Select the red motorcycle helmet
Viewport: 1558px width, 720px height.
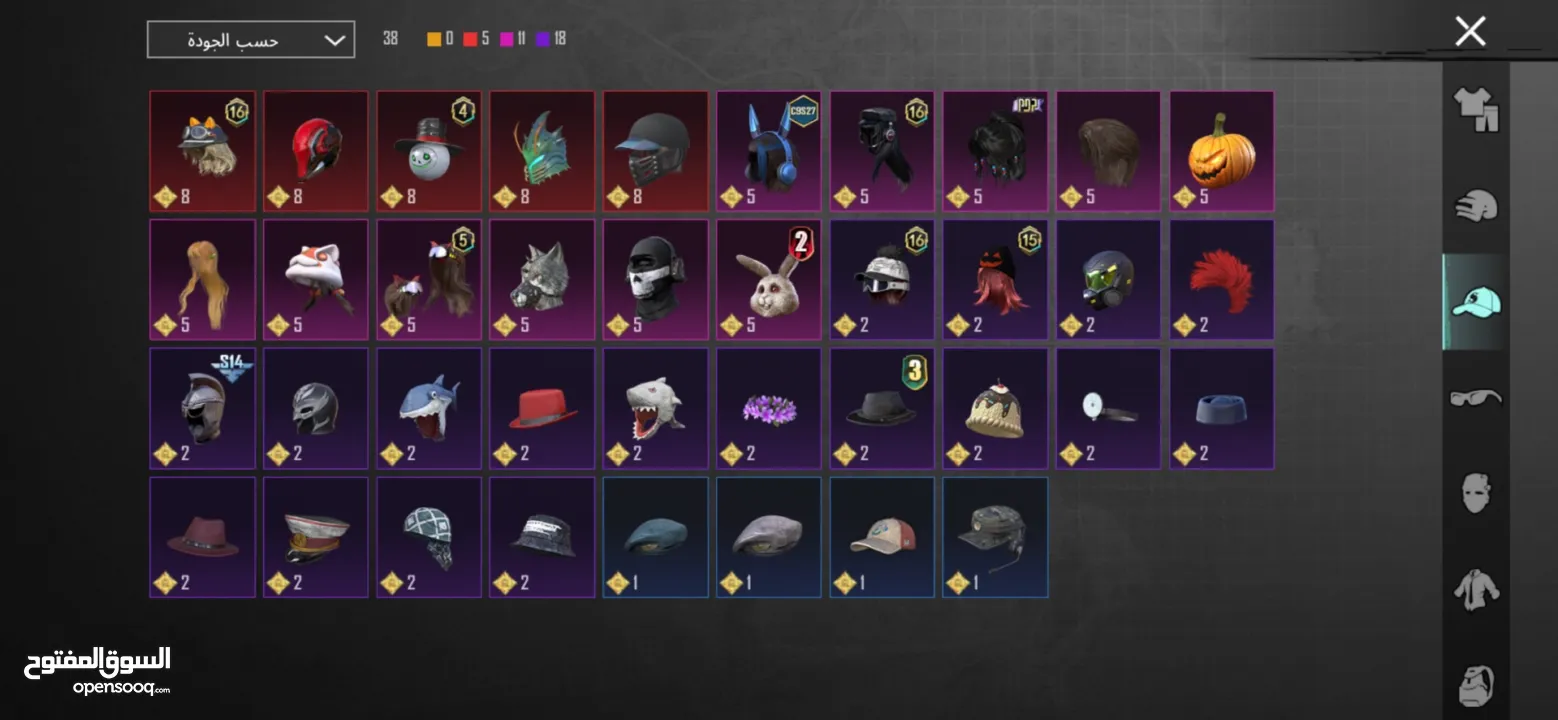tap(315, 152)
